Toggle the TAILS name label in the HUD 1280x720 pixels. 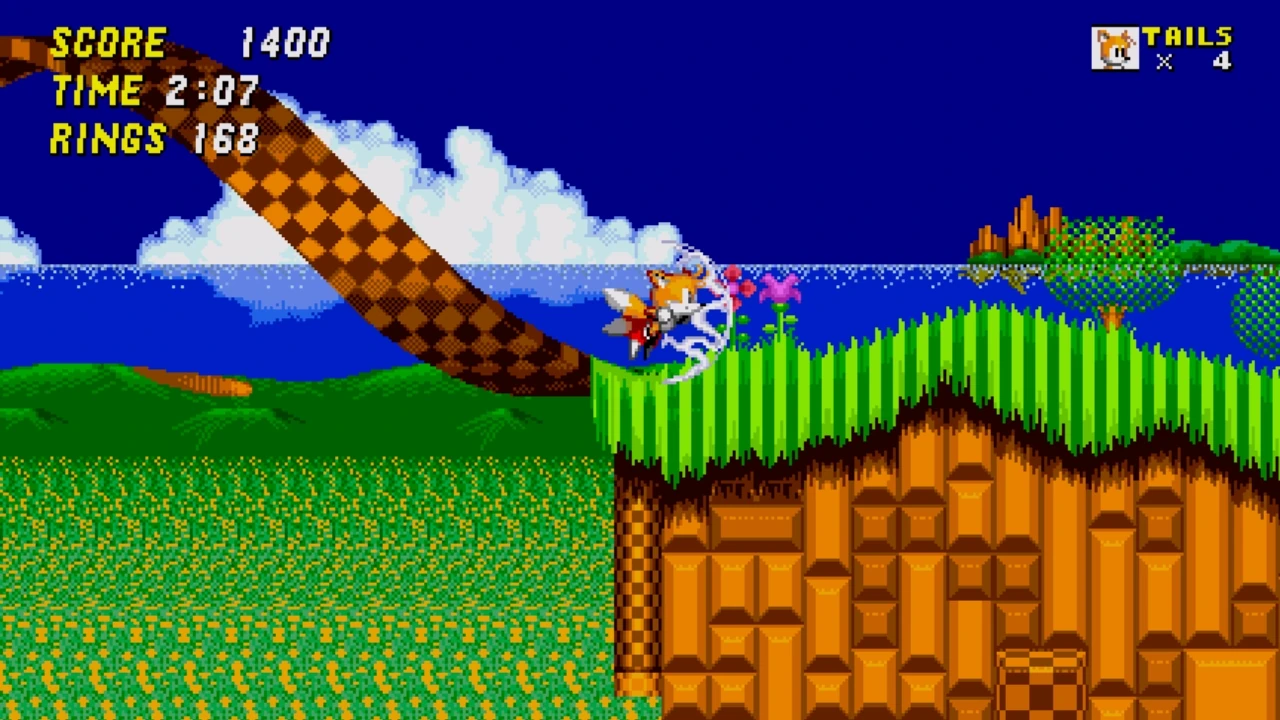point(1190,36)
